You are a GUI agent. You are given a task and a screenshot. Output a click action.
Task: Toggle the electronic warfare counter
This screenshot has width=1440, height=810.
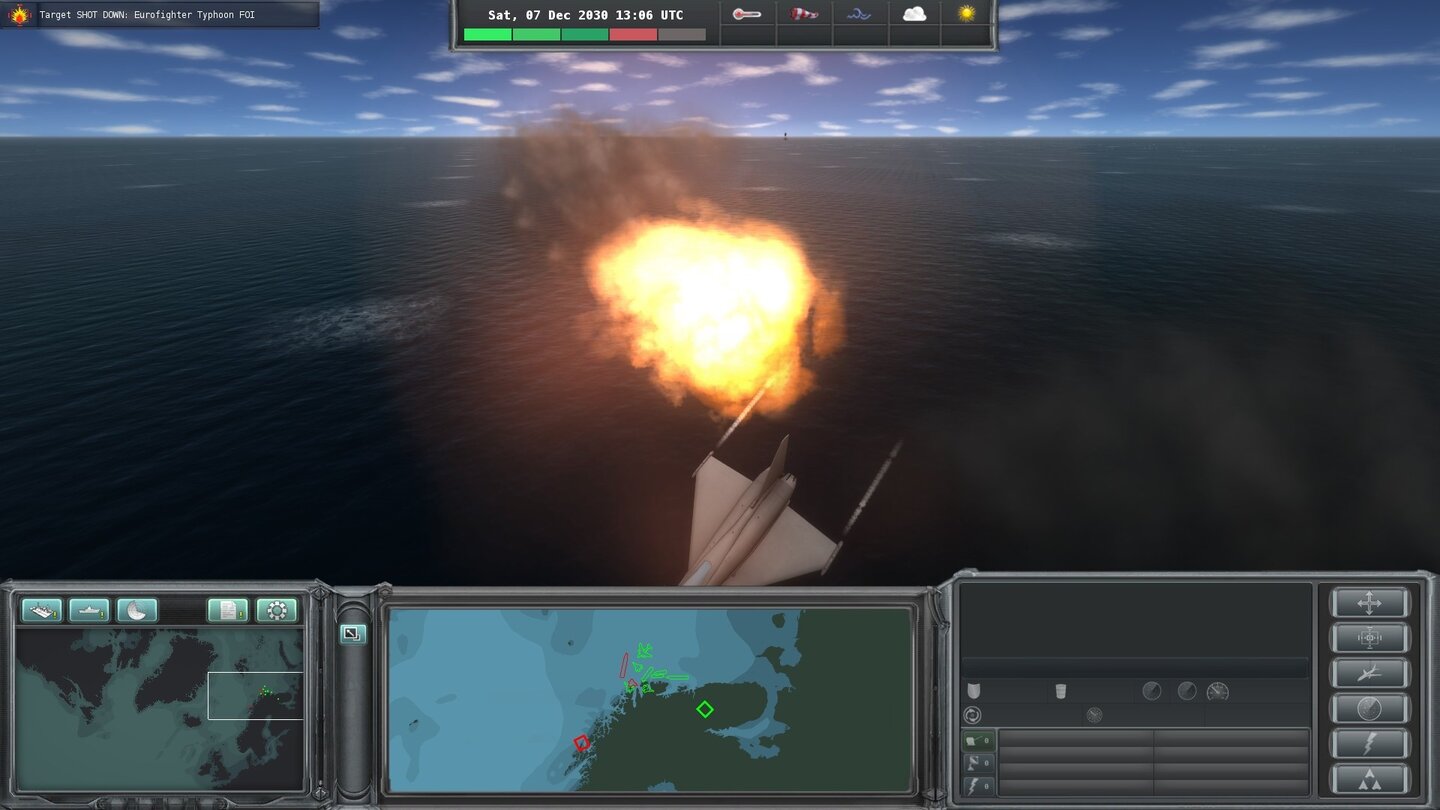(x=978, y=787)
